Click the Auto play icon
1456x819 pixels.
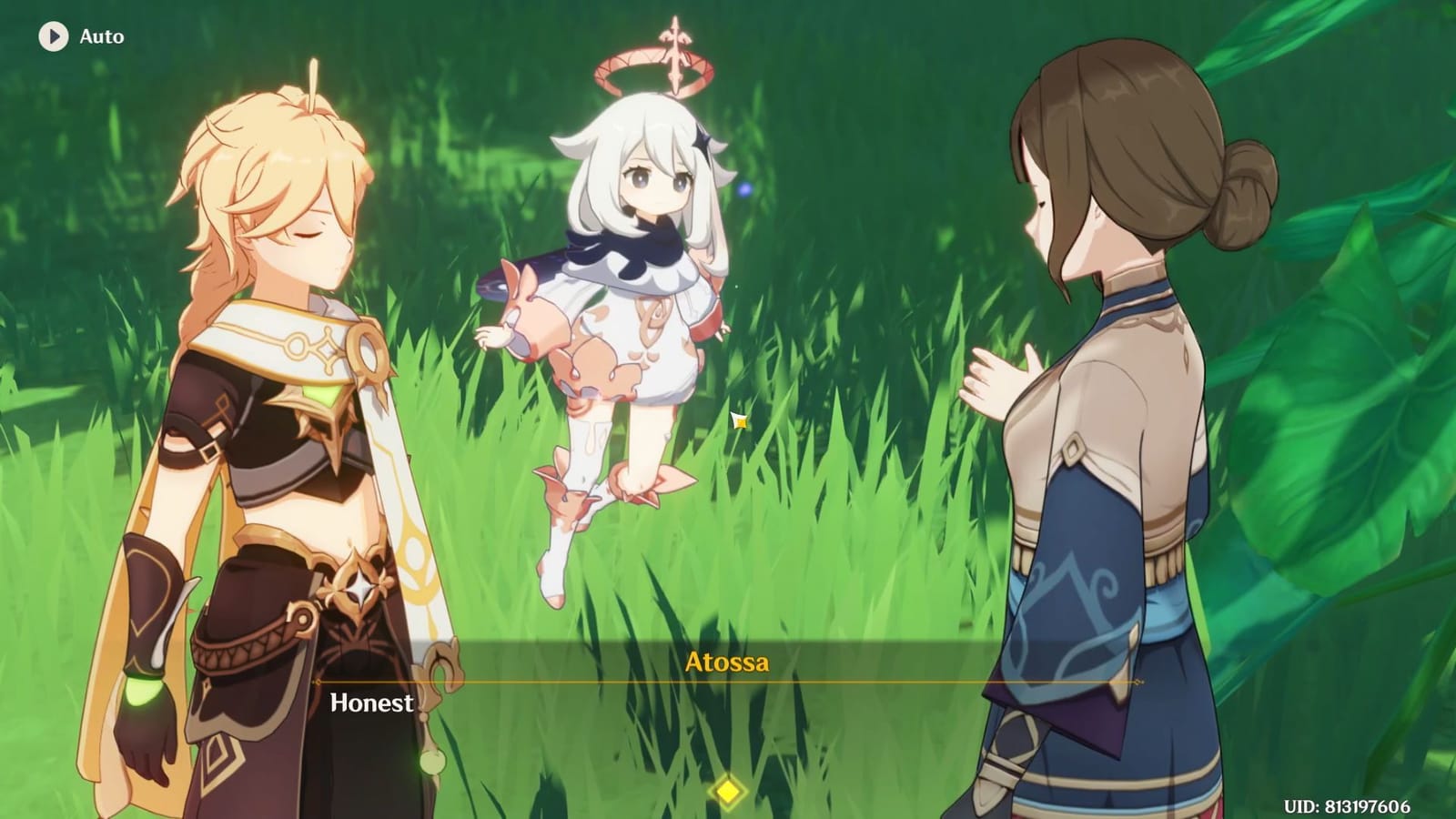pyautogui.click(x=52, y=37)
